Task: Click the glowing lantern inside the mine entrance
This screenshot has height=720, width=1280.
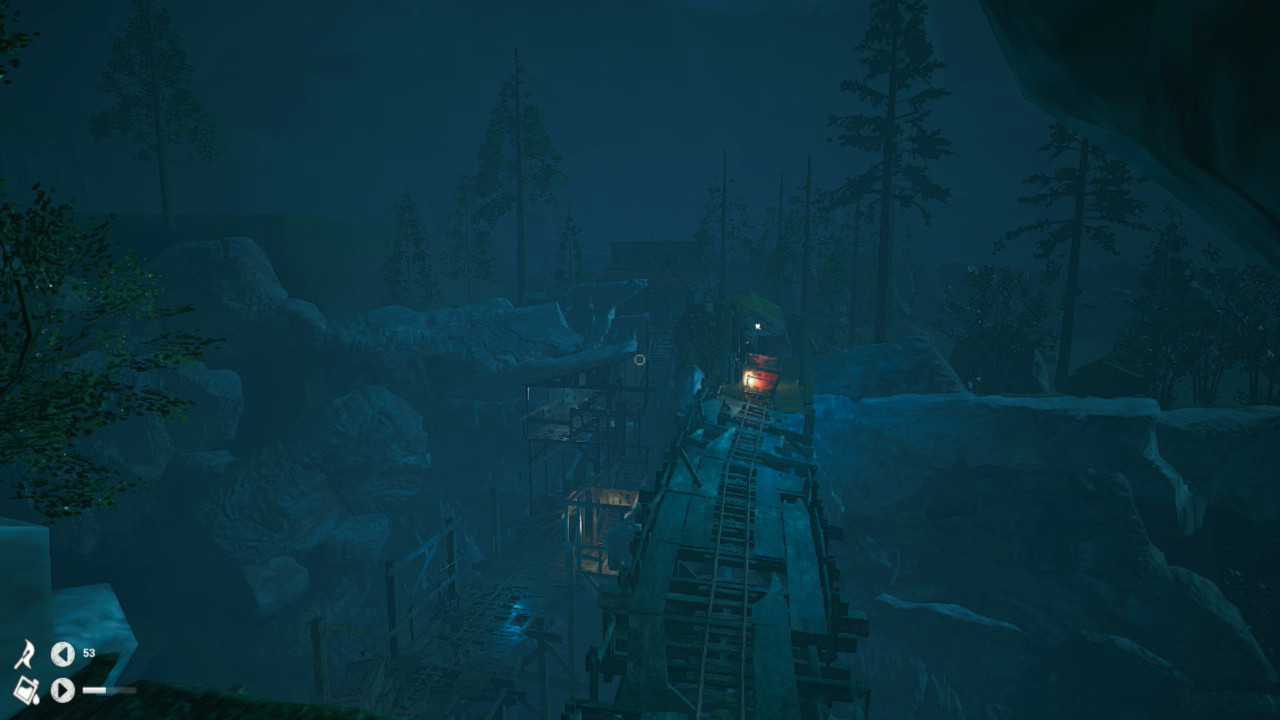Action: click(x=748, y=378)
